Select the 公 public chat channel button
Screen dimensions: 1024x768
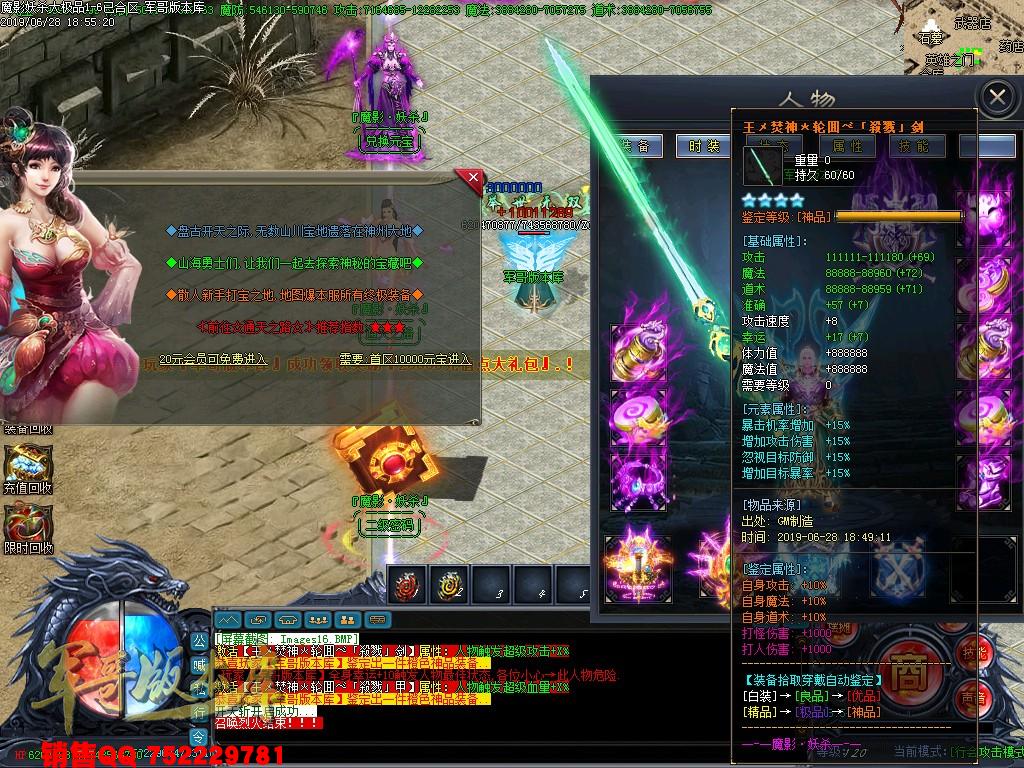click(x=199, y=638)
